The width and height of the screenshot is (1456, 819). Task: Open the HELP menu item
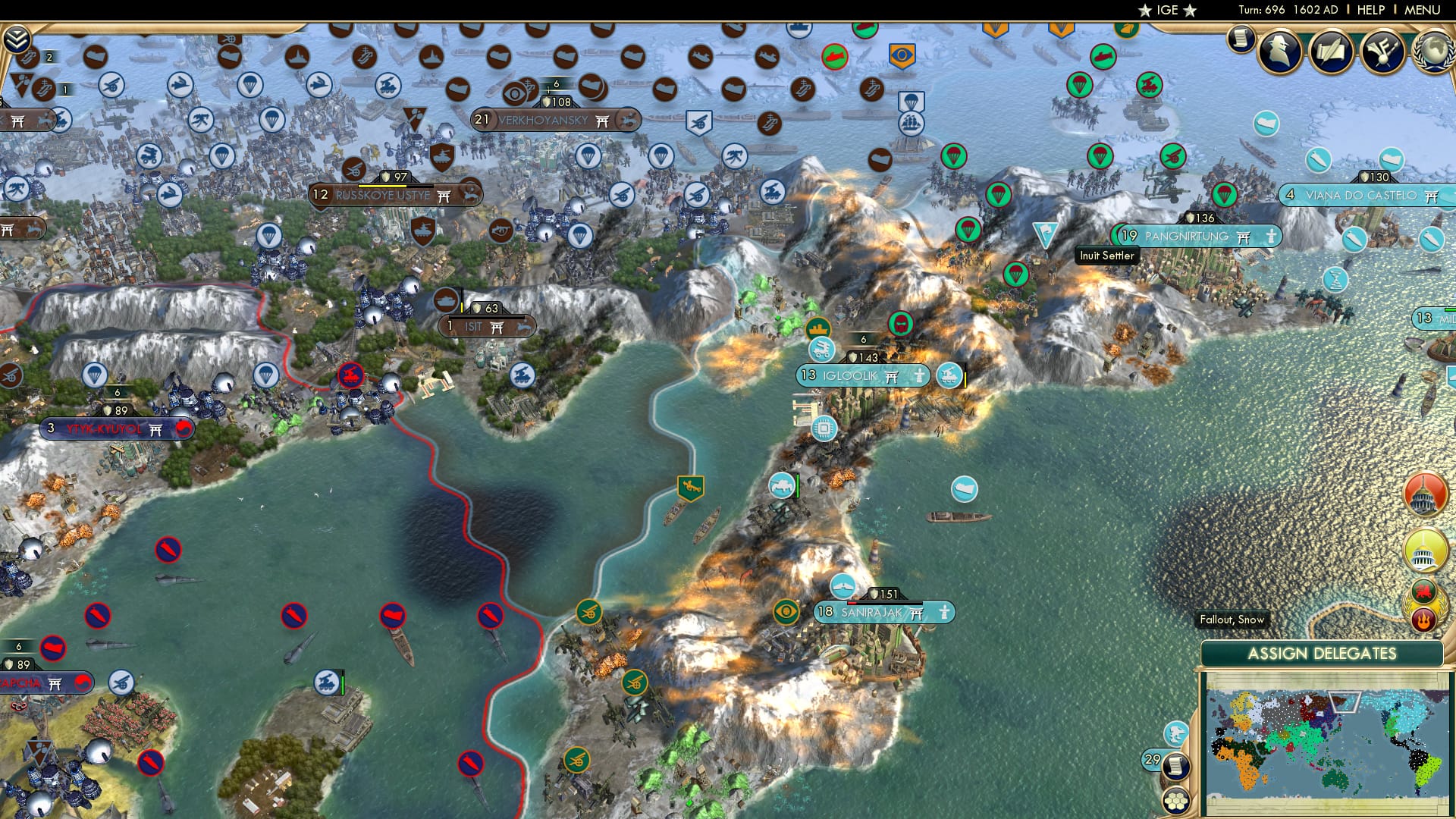[1370, 10]
